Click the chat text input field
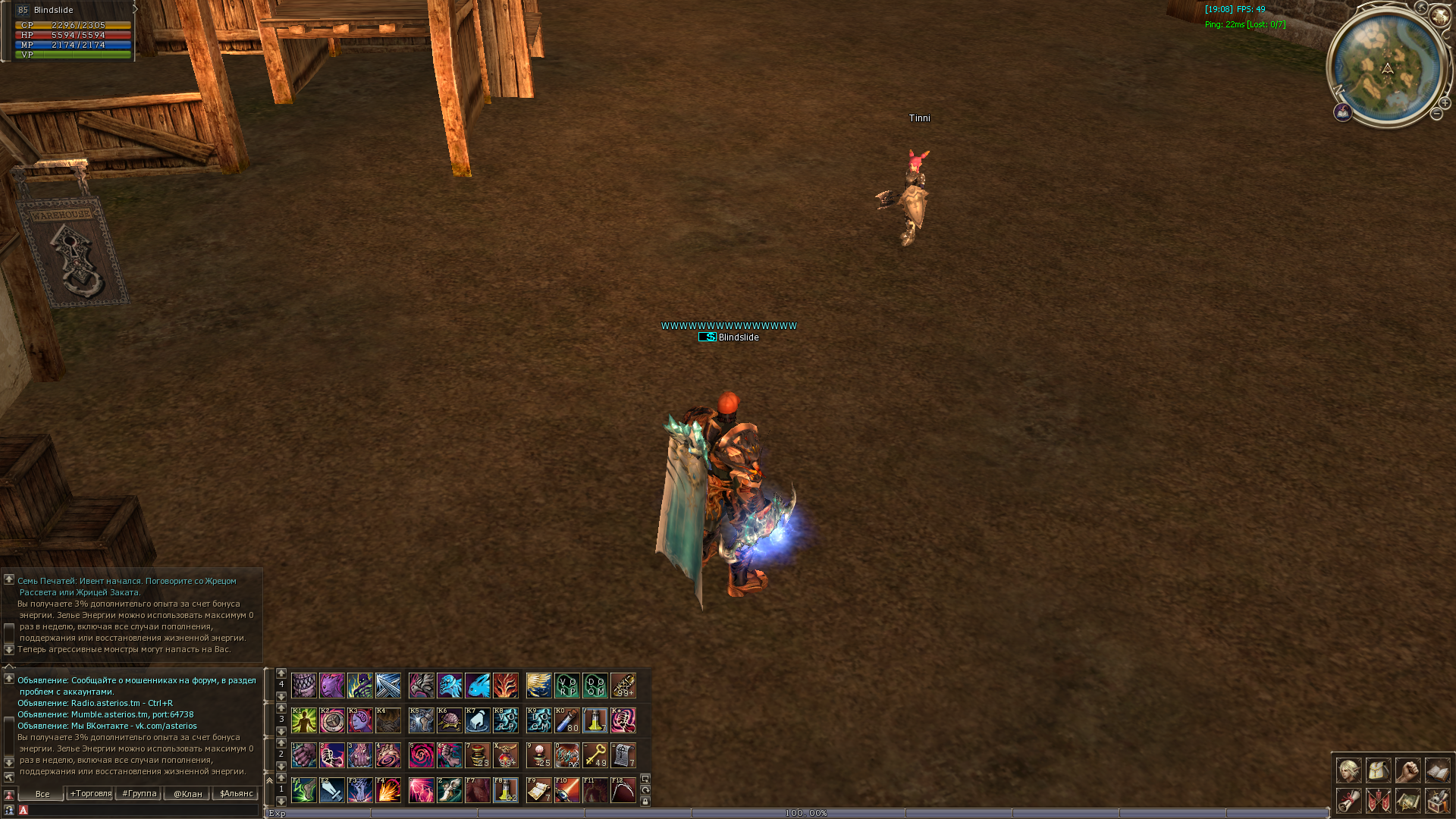The width and height of the screenshot is (1456, 819). 140,810
